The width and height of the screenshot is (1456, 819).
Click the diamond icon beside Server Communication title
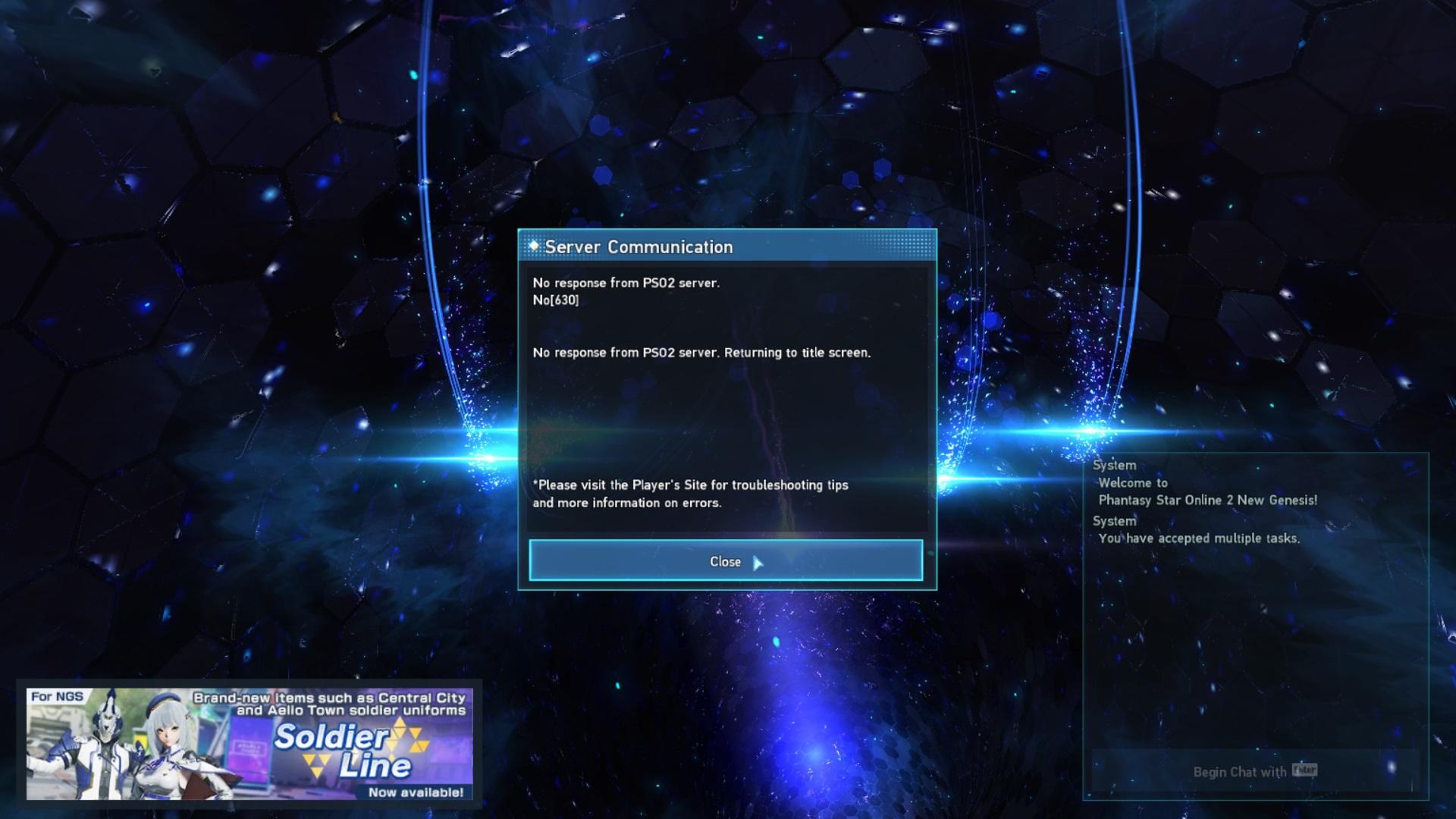[x=533, y=246]
